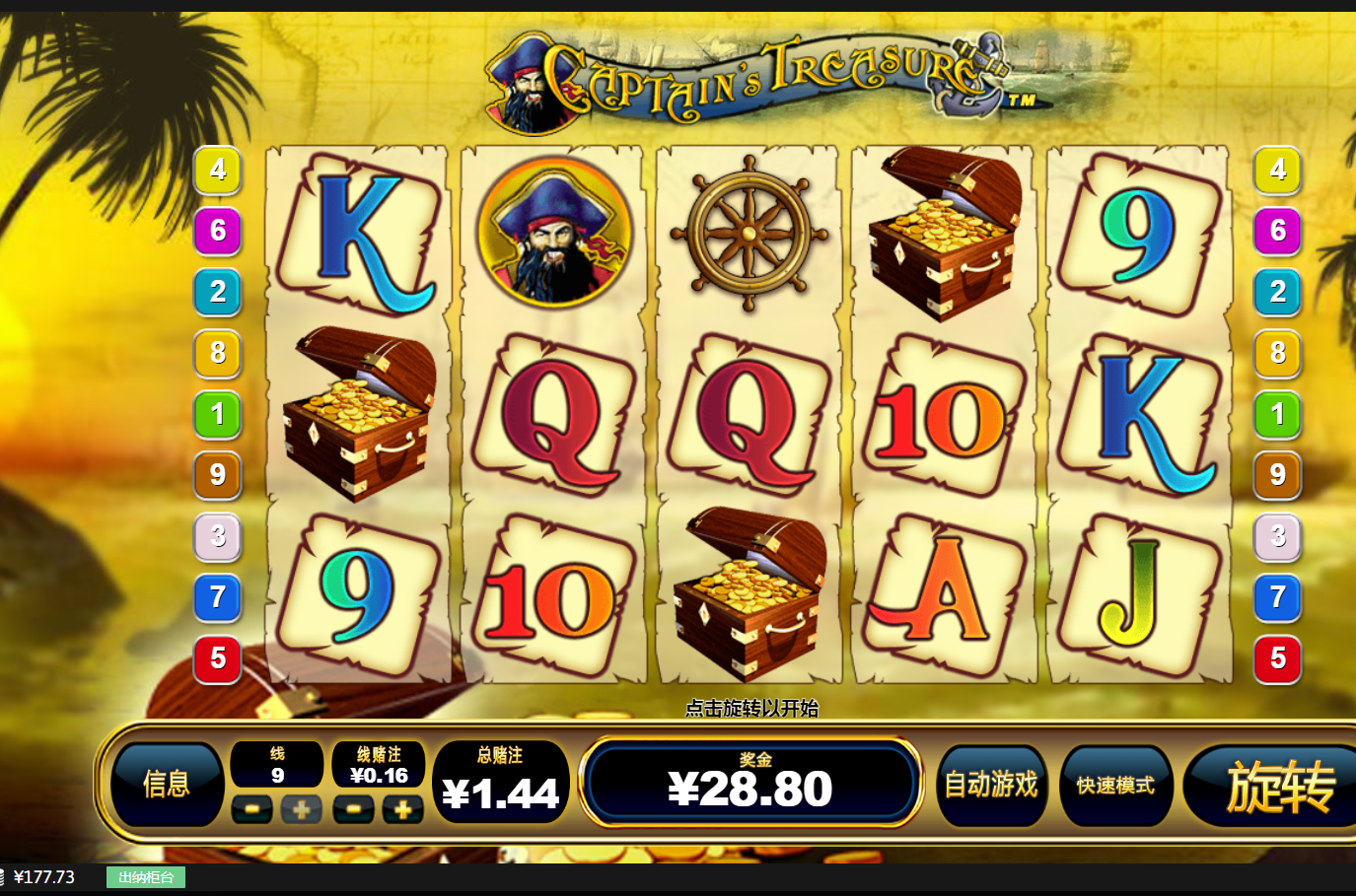Lower the line bet (线赌注) amount
The width and height of the screenshot is (1356, 896).
(x=353, y=810)
